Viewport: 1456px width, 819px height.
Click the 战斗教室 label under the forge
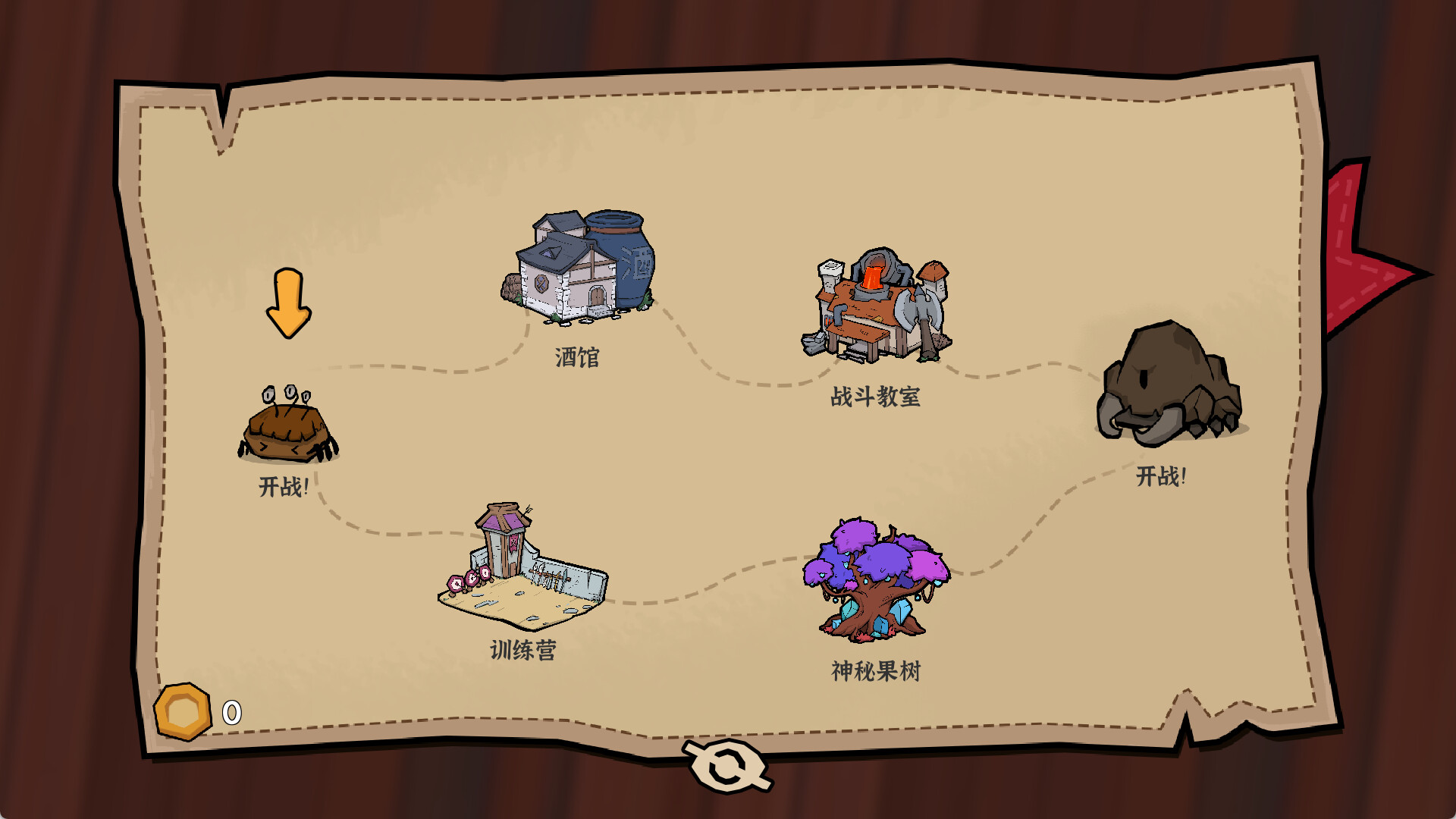(x=877, y=398)
